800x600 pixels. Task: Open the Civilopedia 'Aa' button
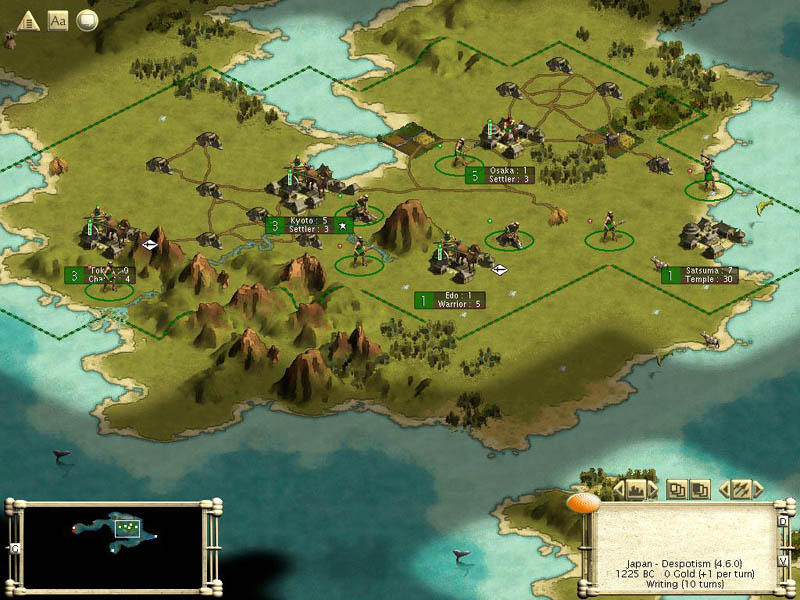click(x=58, y=21)
